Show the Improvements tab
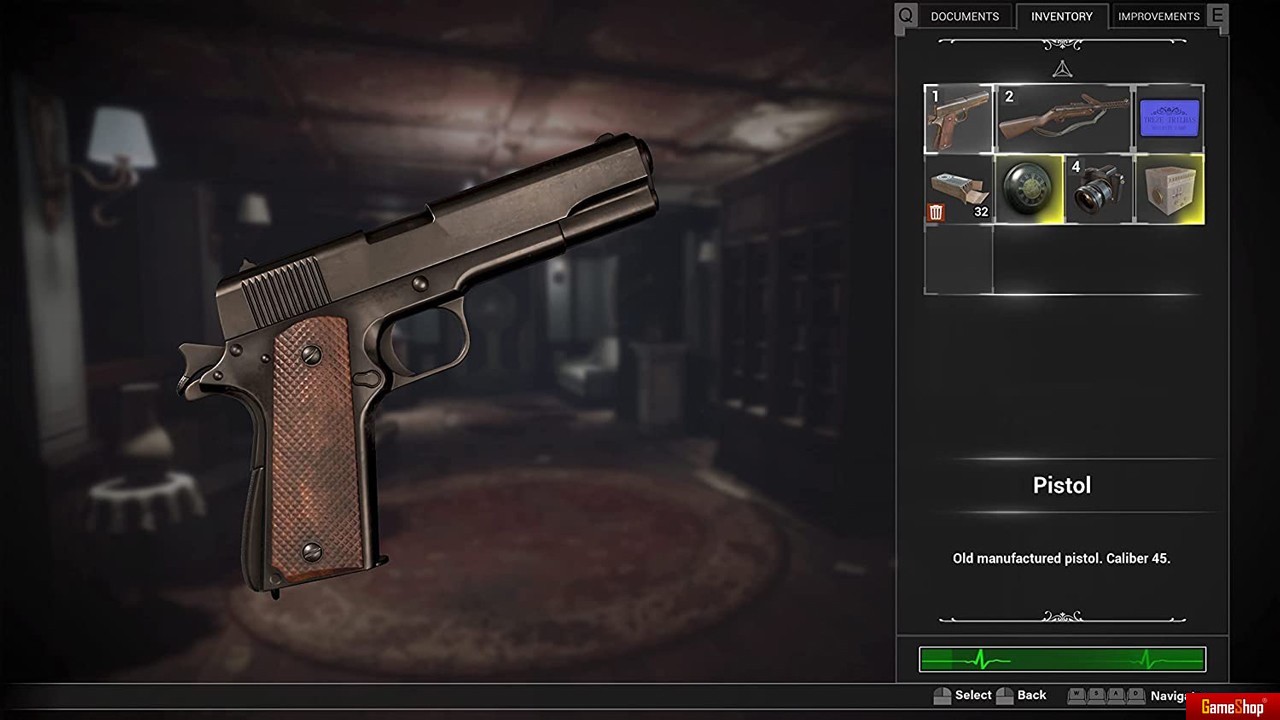Viewport: 1280px width, 720px height. 1158,16
